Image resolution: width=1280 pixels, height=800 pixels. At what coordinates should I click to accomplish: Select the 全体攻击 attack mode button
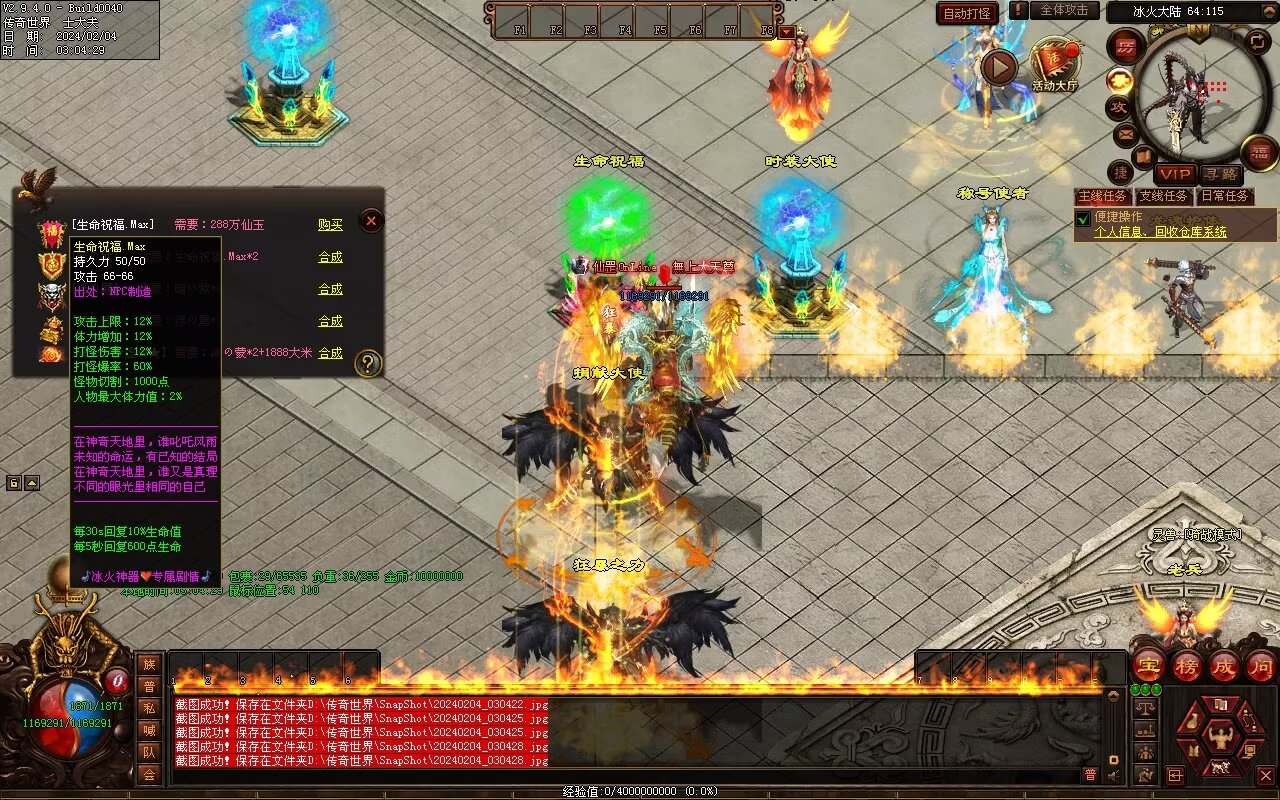click(x=1063, y=10)
